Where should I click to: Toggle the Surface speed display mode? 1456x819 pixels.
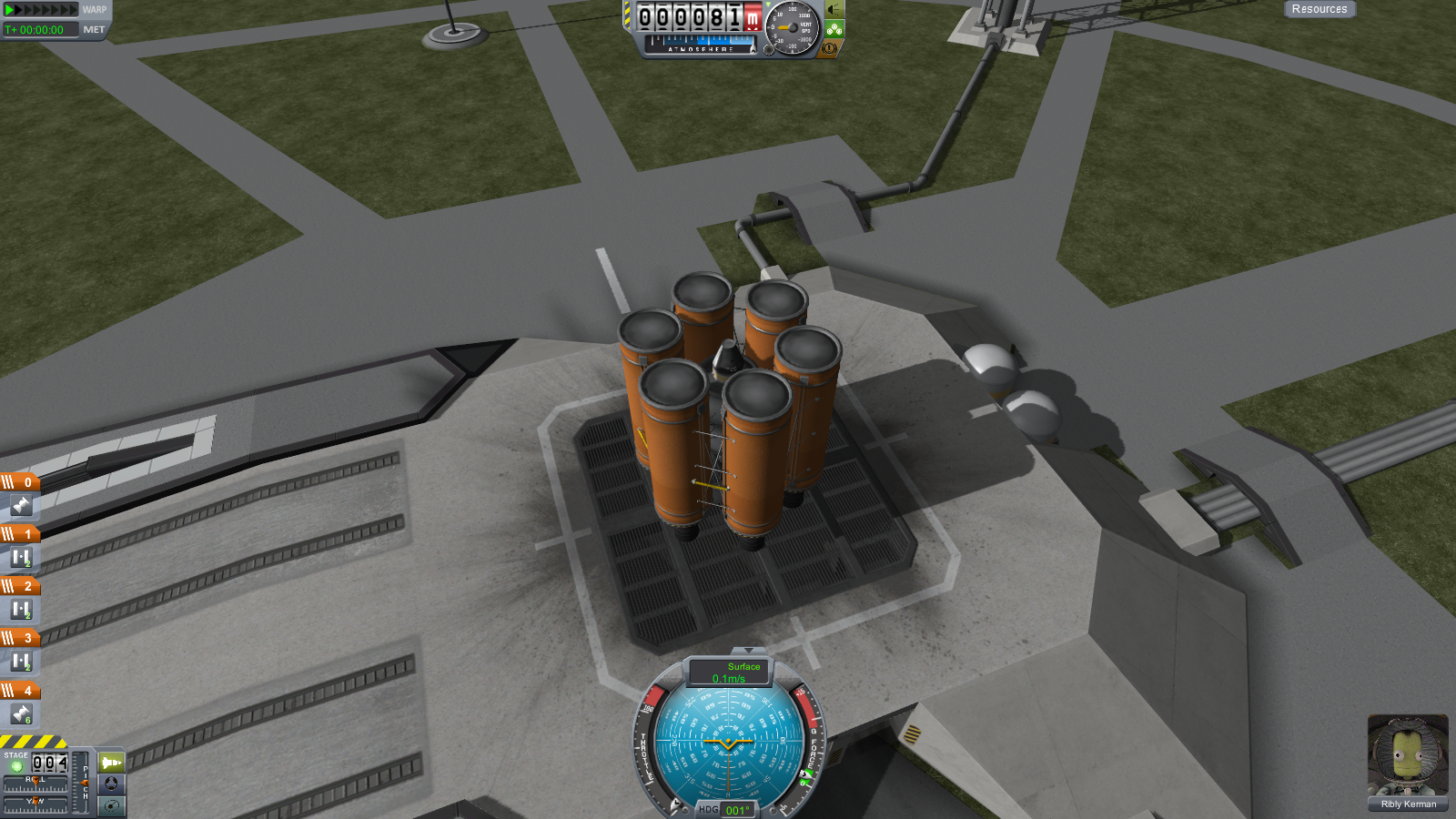coord(729,672)
